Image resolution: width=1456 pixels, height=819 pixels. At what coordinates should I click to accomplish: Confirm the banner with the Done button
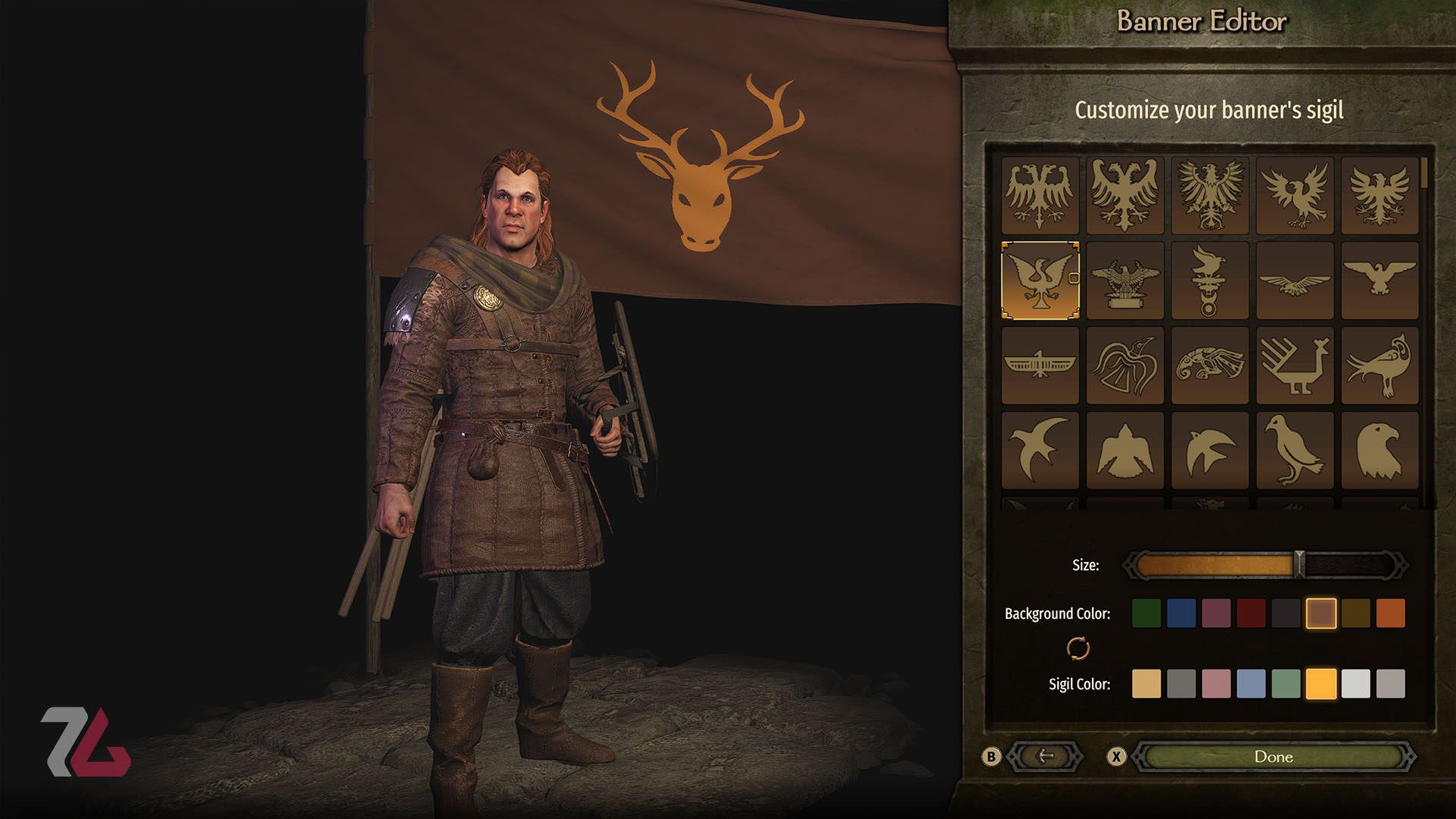point(1273,756)
